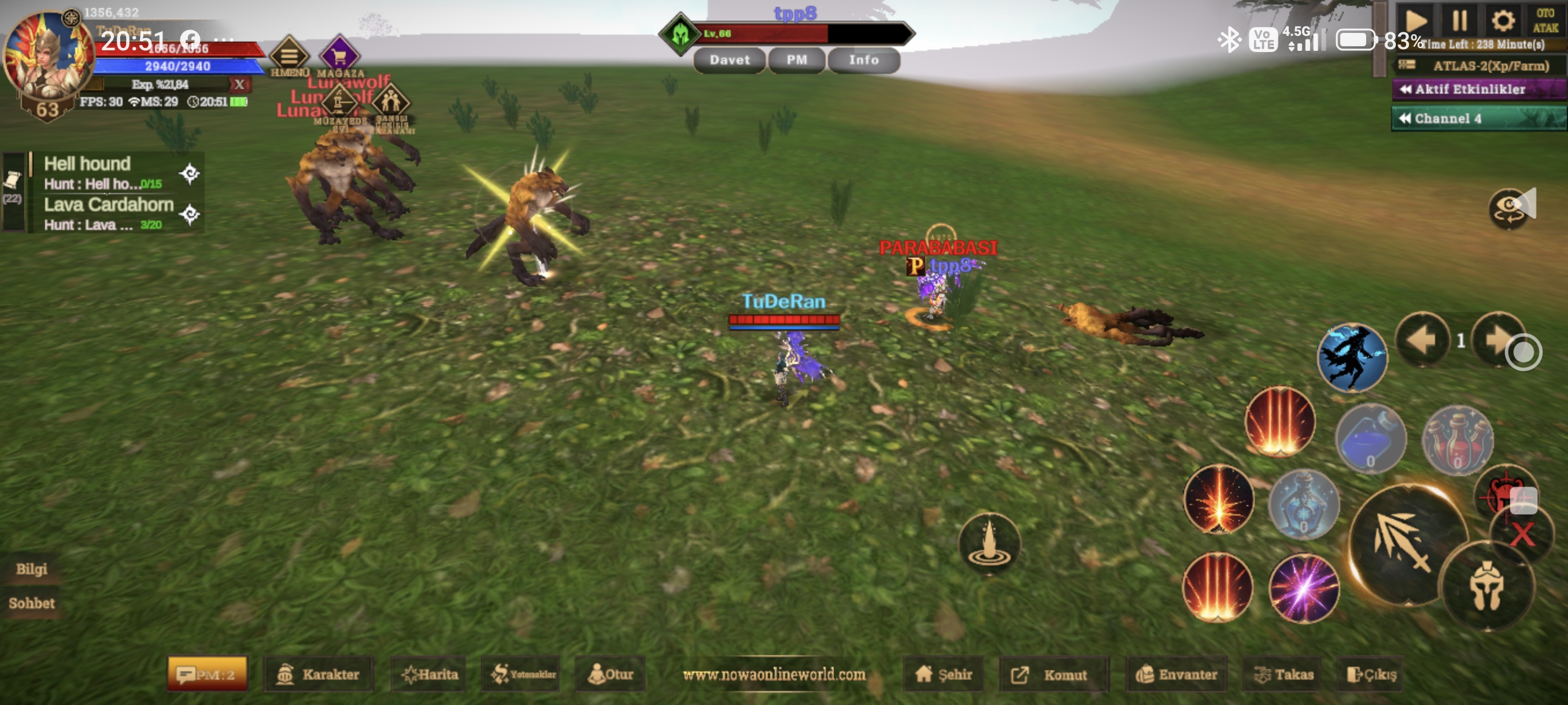1568x705 pixels.
Task: Return to town with Şehir button
Action: pyautogui.click(x=944, y=674)
